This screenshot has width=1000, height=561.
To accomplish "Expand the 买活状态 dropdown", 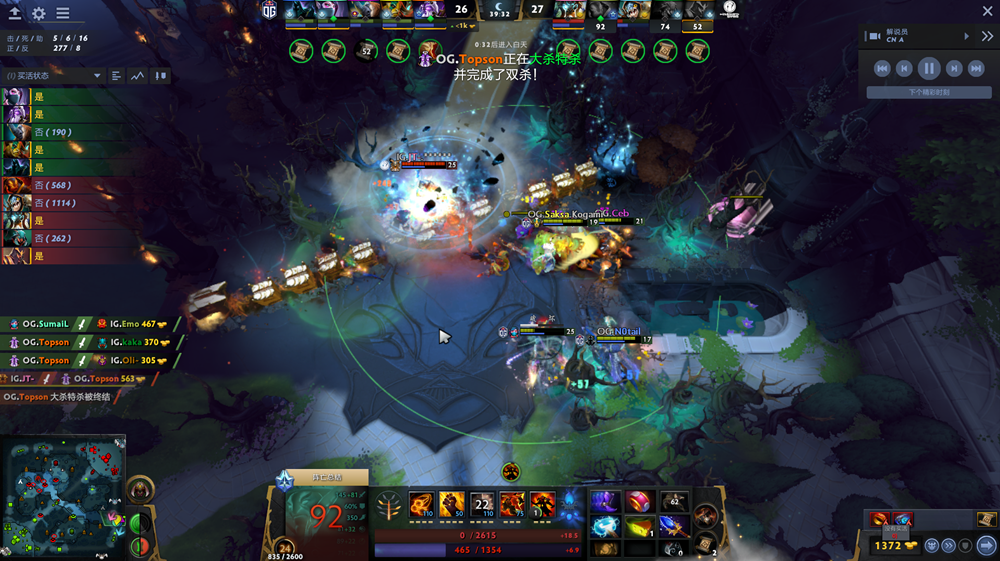I will (98, 76).
